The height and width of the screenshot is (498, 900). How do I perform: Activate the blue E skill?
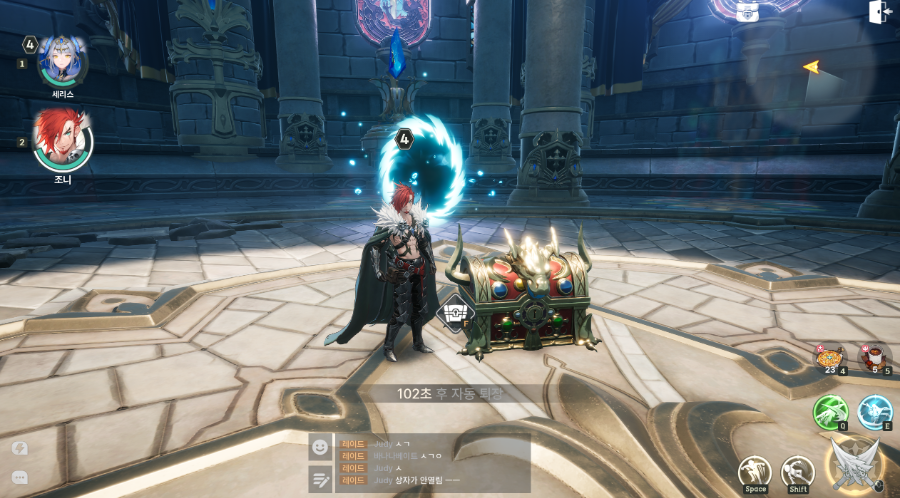coord(875,411)
